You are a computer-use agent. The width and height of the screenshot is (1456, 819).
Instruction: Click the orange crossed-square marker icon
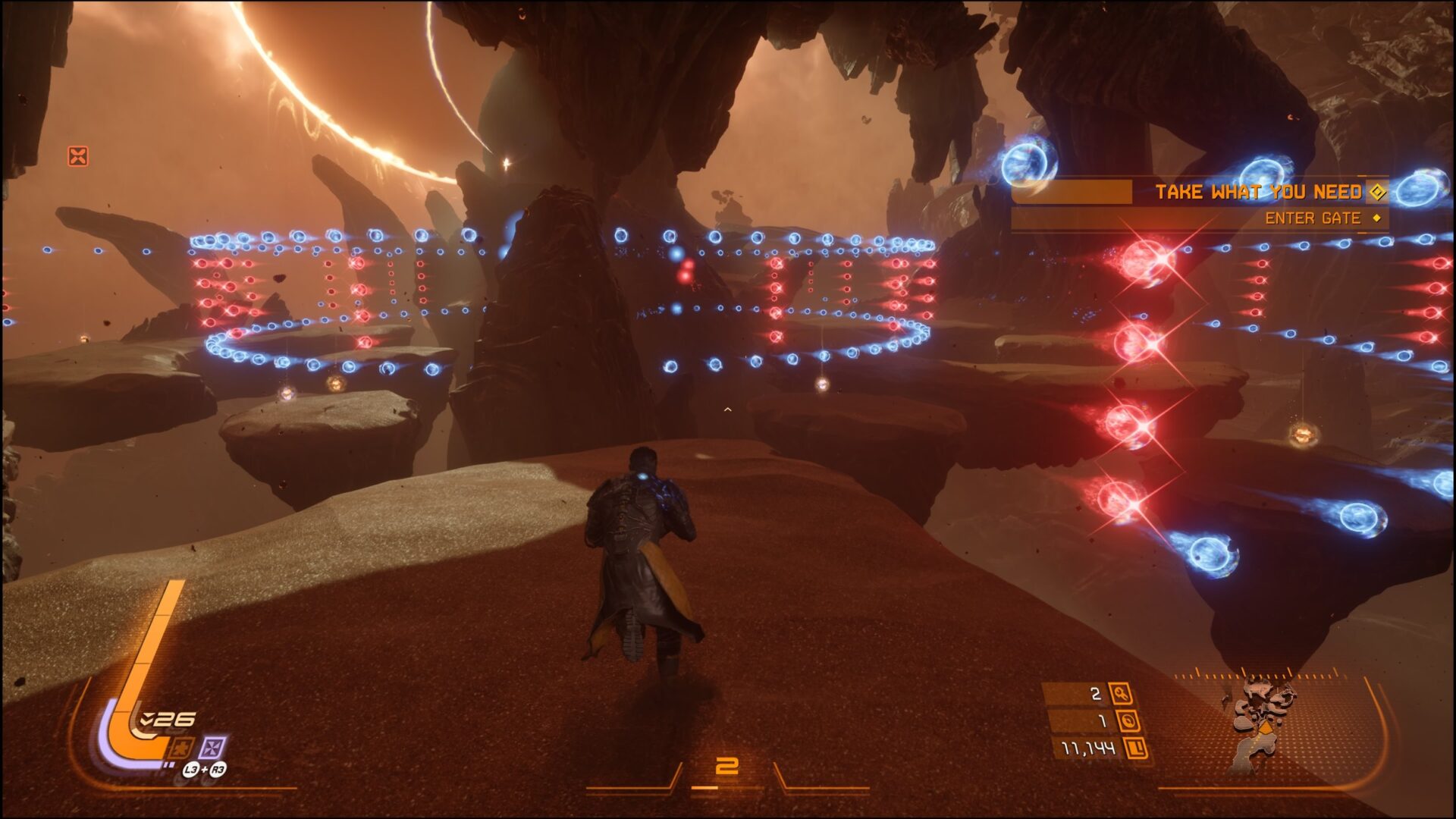78,156
